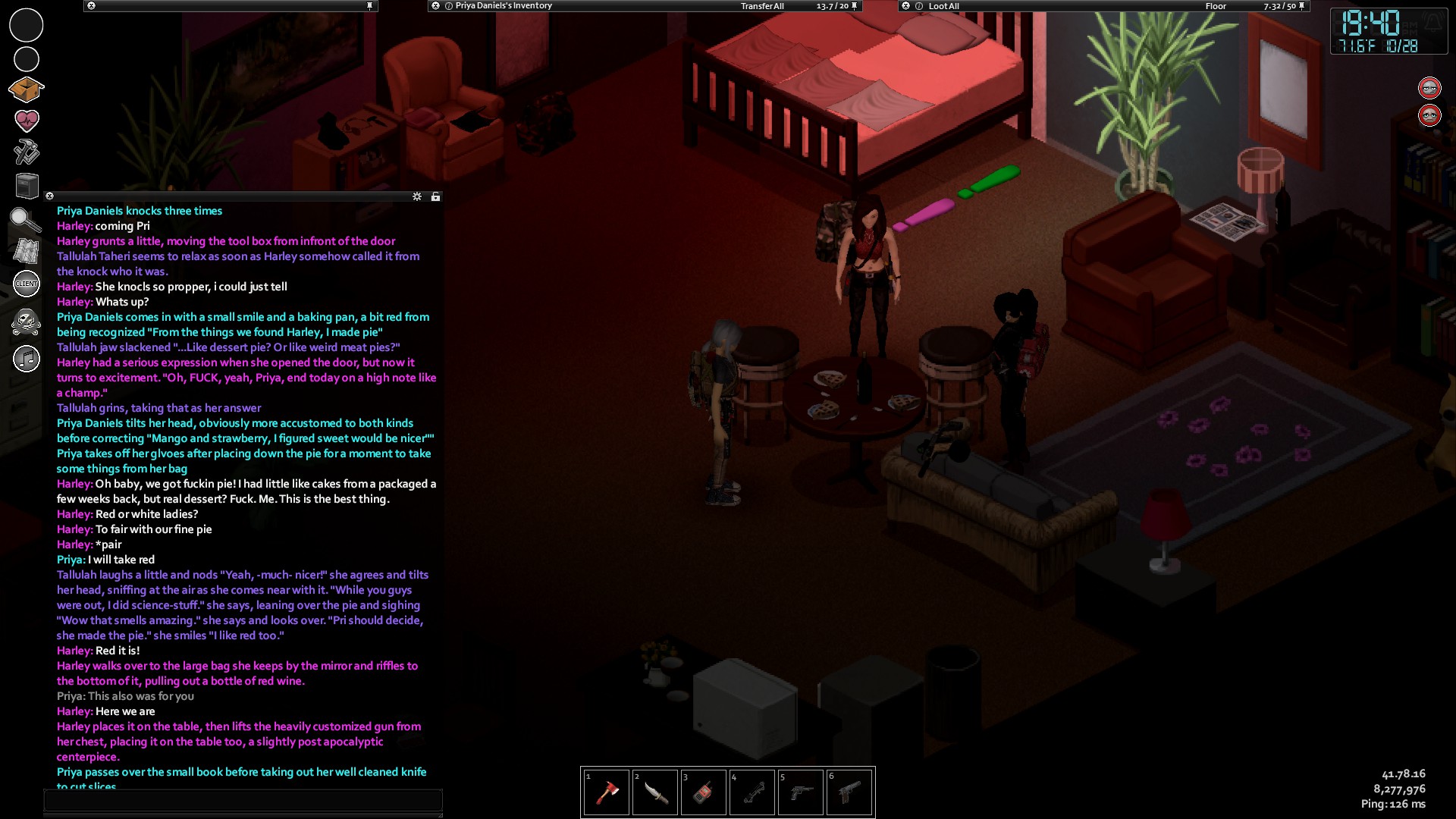Activate the magnifying glass search mode
Viewport: 1456px width, 819px height.
click(25, 220)
